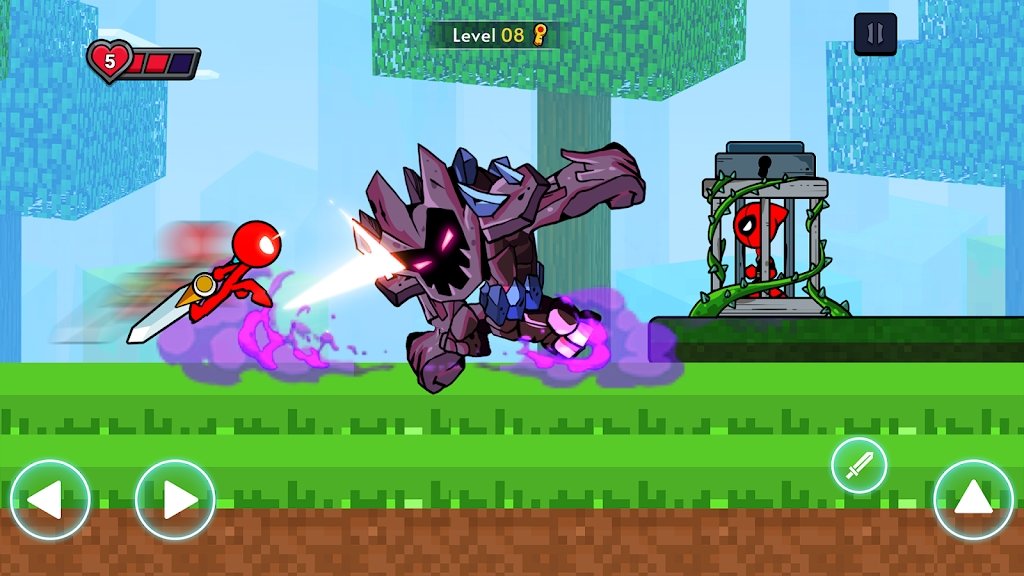1024x576 pixels.
Task: Tap the right arrow move button
Action: click(175, 499)
